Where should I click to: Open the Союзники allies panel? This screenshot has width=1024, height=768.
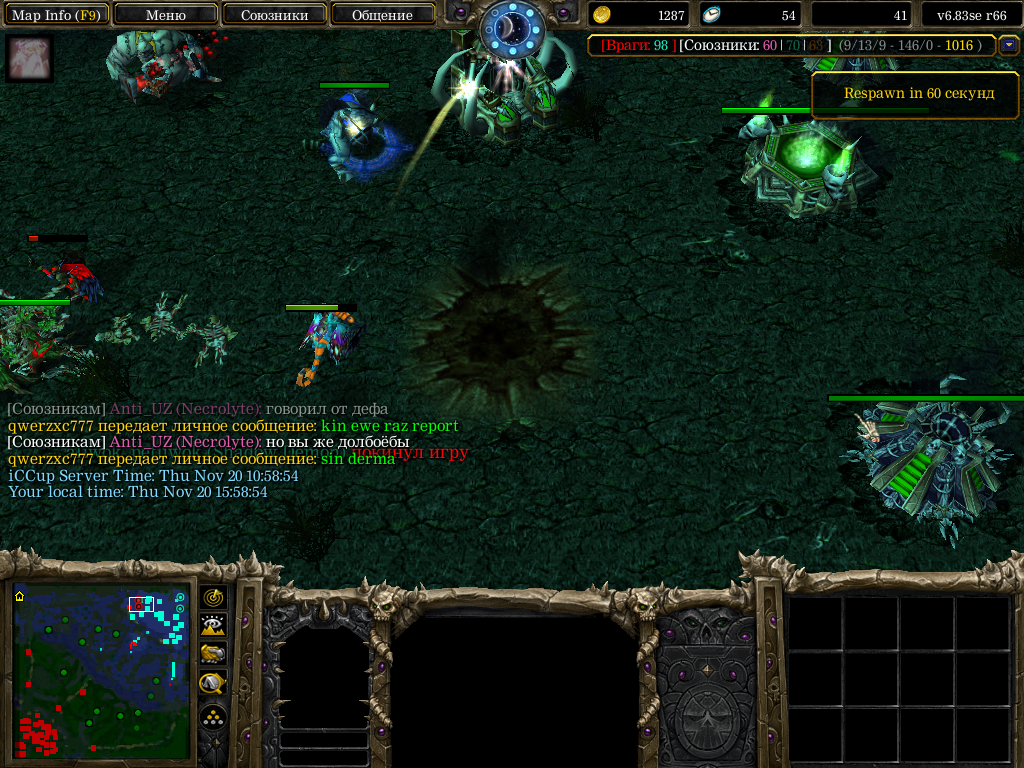pyautogui.click(x=274, y=15)
